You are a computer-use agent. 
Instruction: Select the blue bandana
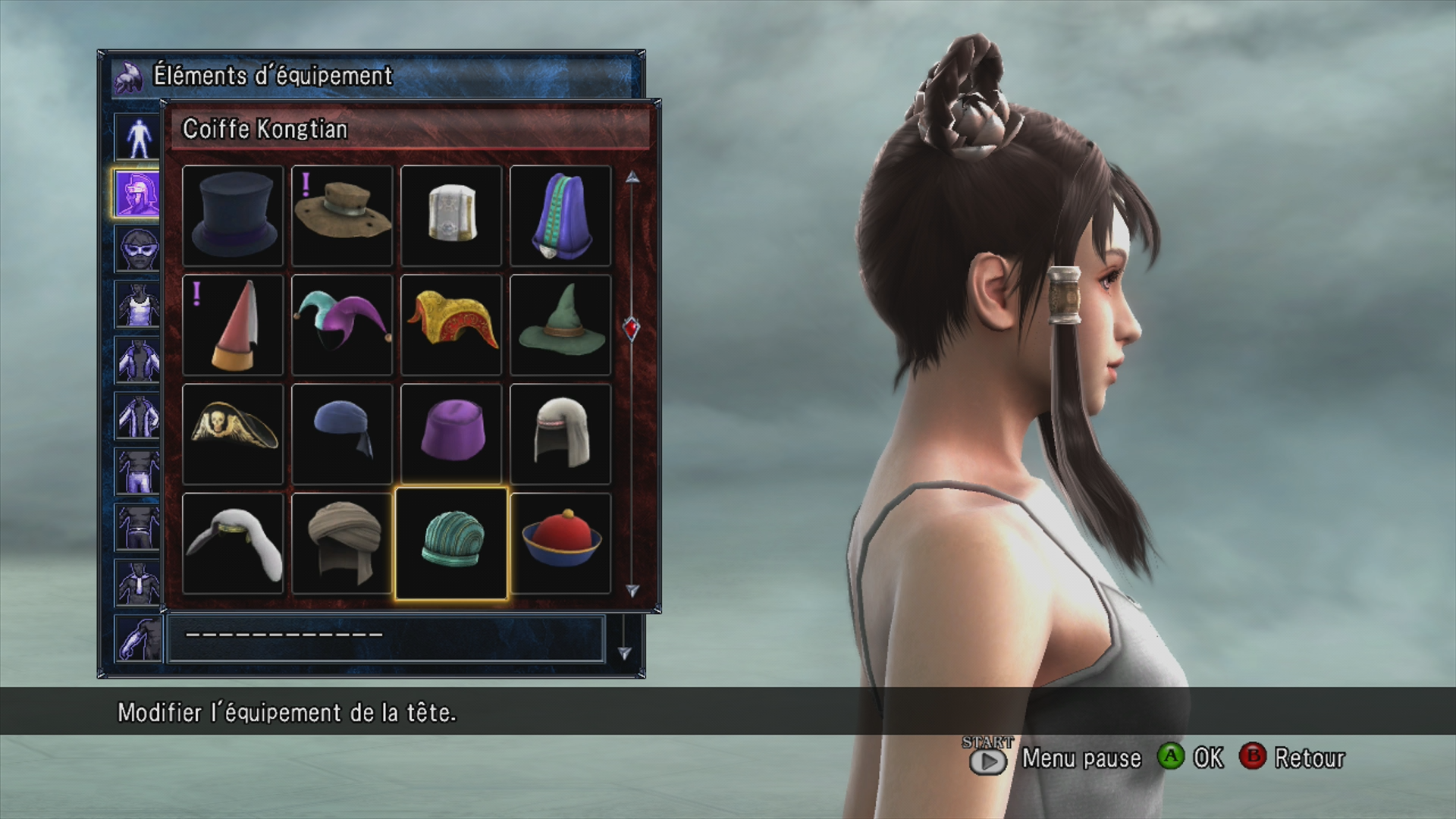(x=342, y=435)
